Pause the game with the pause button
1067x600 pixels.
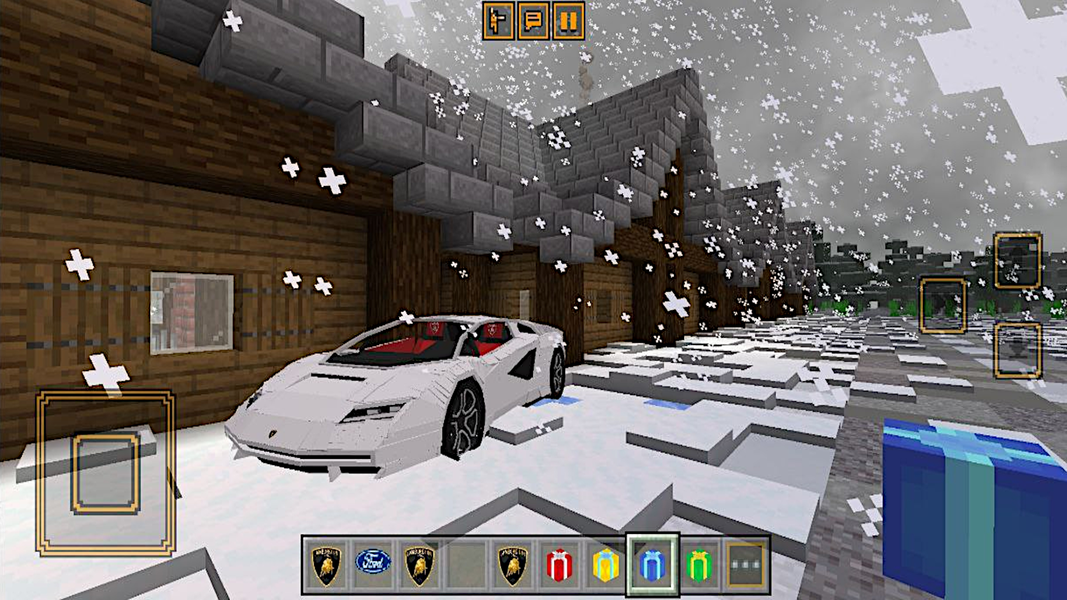tap(568, 20)
